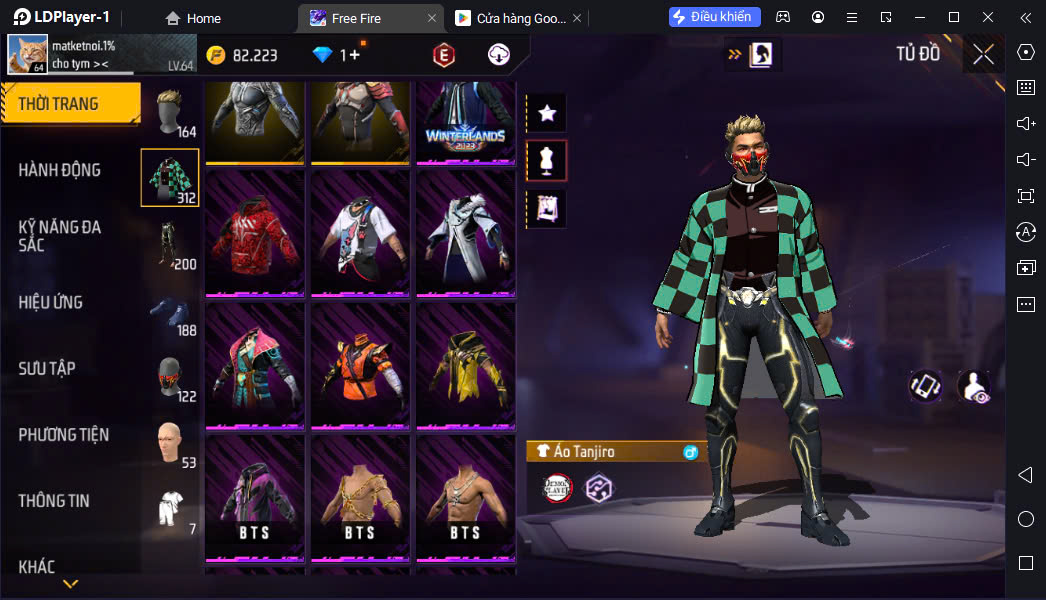Open the HÀNH ĐỘNG category
The height and width of the screenshot is (600, 1046).
[60, 170]
